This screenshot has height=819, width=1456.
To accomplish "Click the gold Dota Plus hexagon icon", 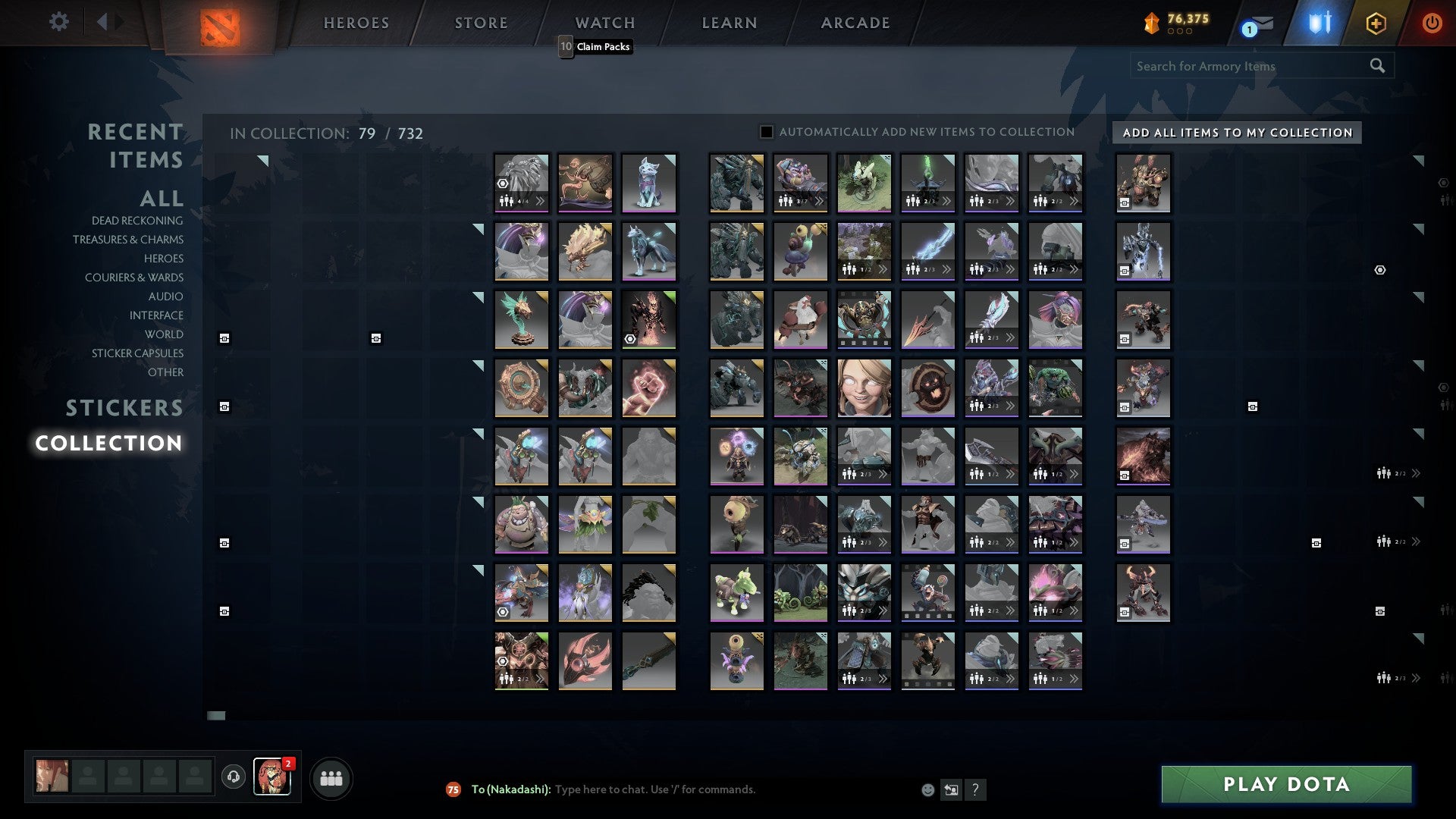I will click(1376, 23).
